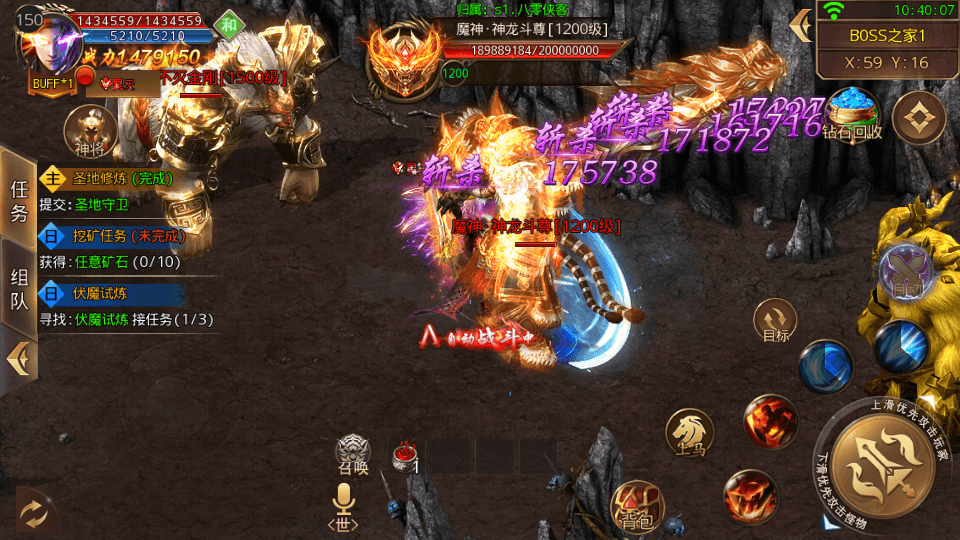
Task: Tap the green 和 peace mode diamond
Action: point(229,24)
